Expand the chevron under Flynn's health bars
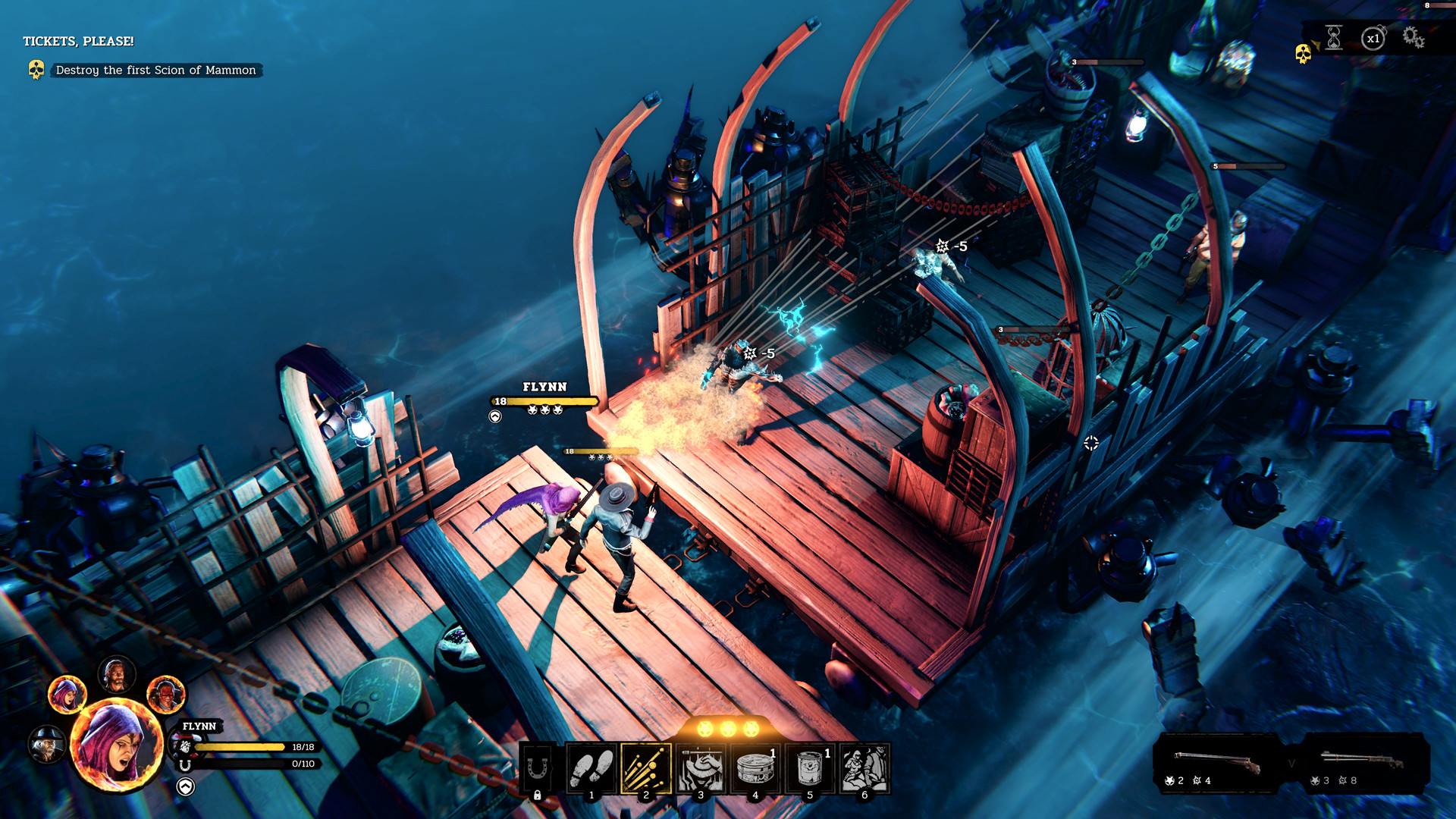Image resolution: width=1456 pixels, height=819 pixels. (x=184, y=786)
